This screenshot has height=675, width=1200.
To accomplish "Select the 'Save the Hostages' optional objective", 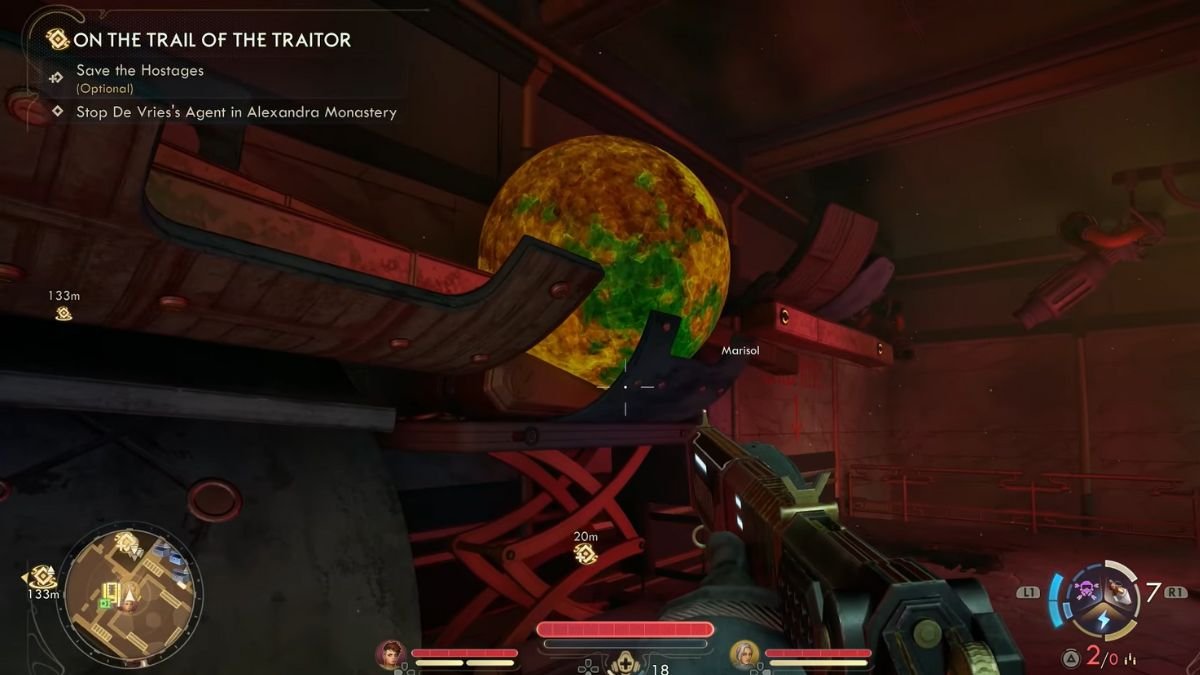I will pos(140,71).
